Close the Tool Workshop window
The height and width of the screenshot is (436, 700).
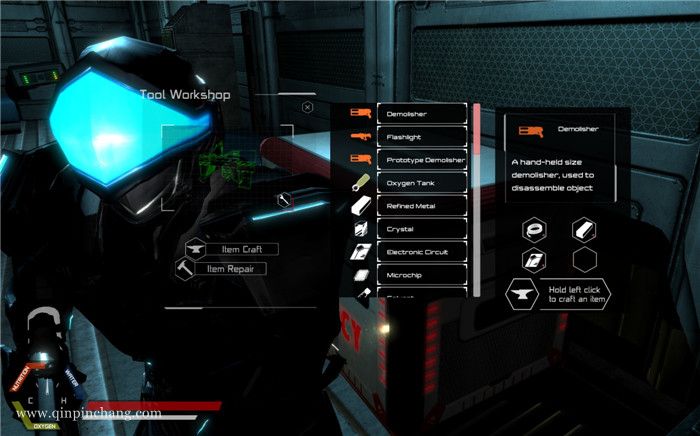(x=307, y=106)
